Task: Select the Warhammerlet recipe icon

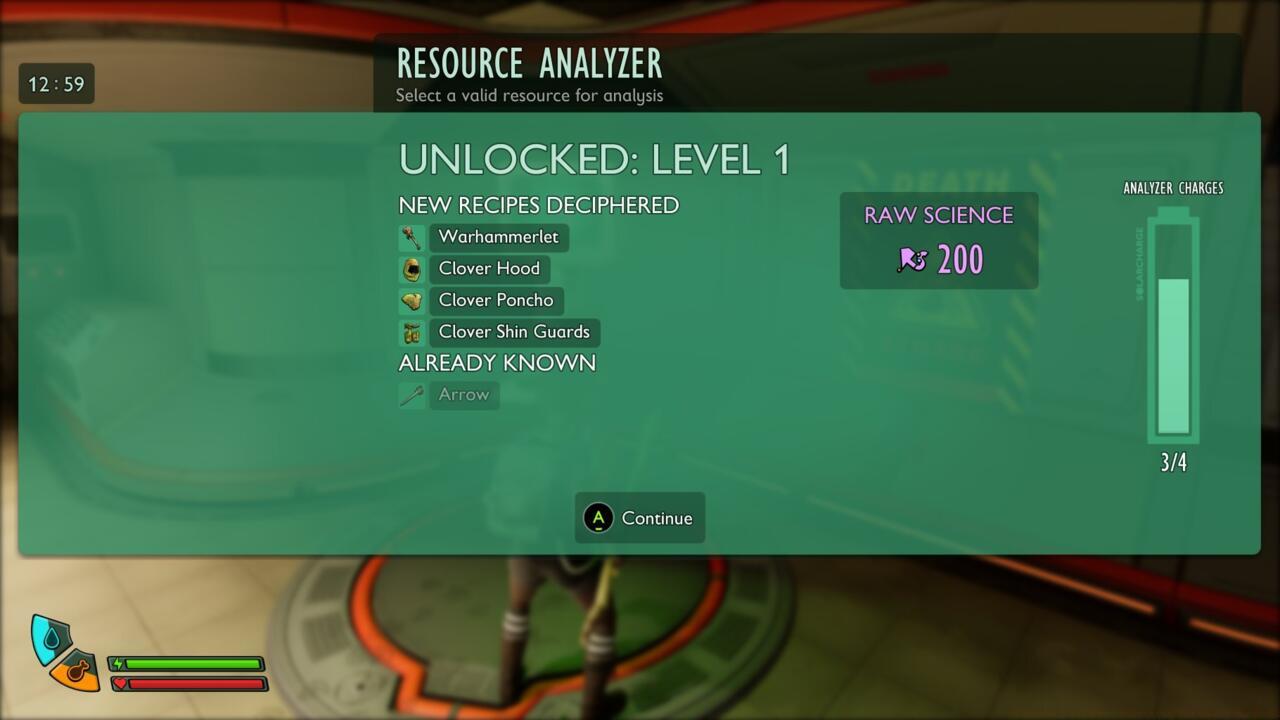Action: coord(411,237)
